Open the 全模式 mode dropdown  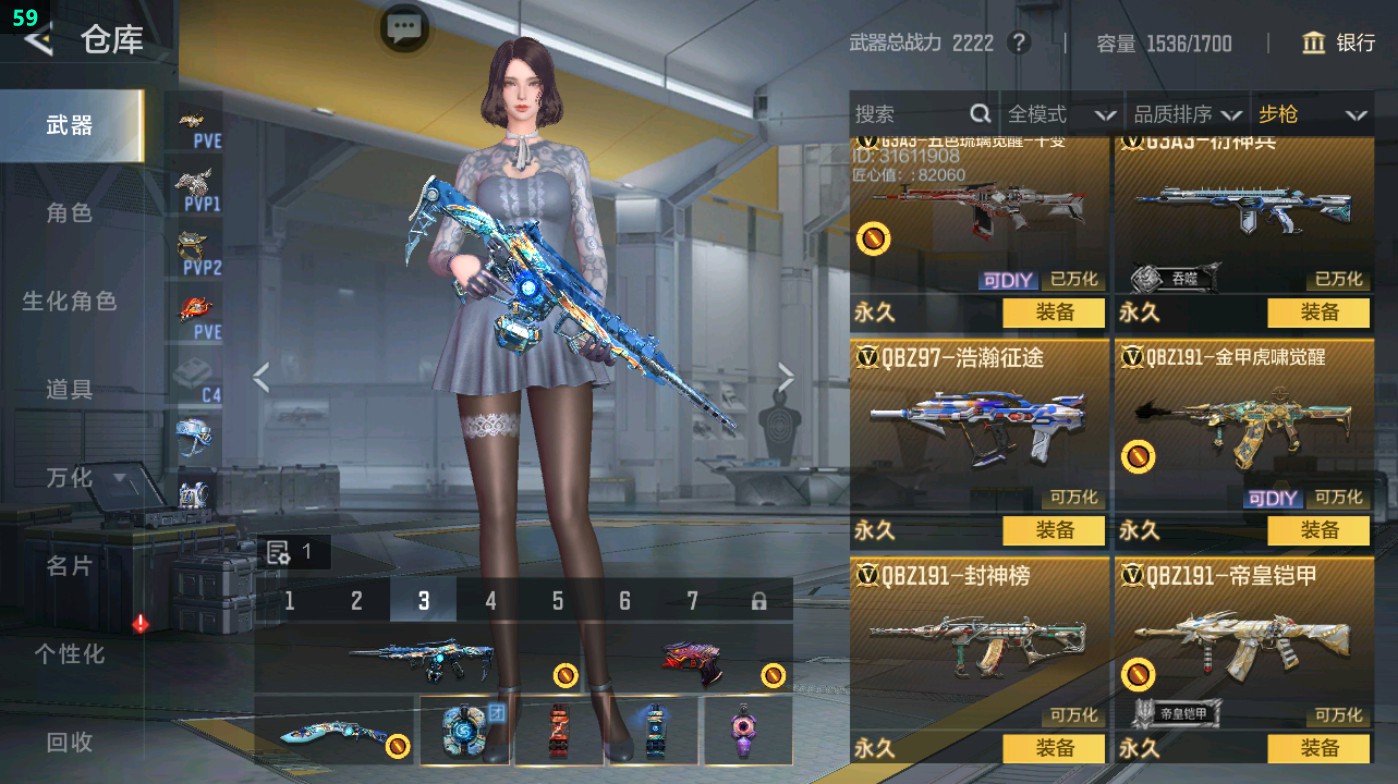click(1060, 115)
